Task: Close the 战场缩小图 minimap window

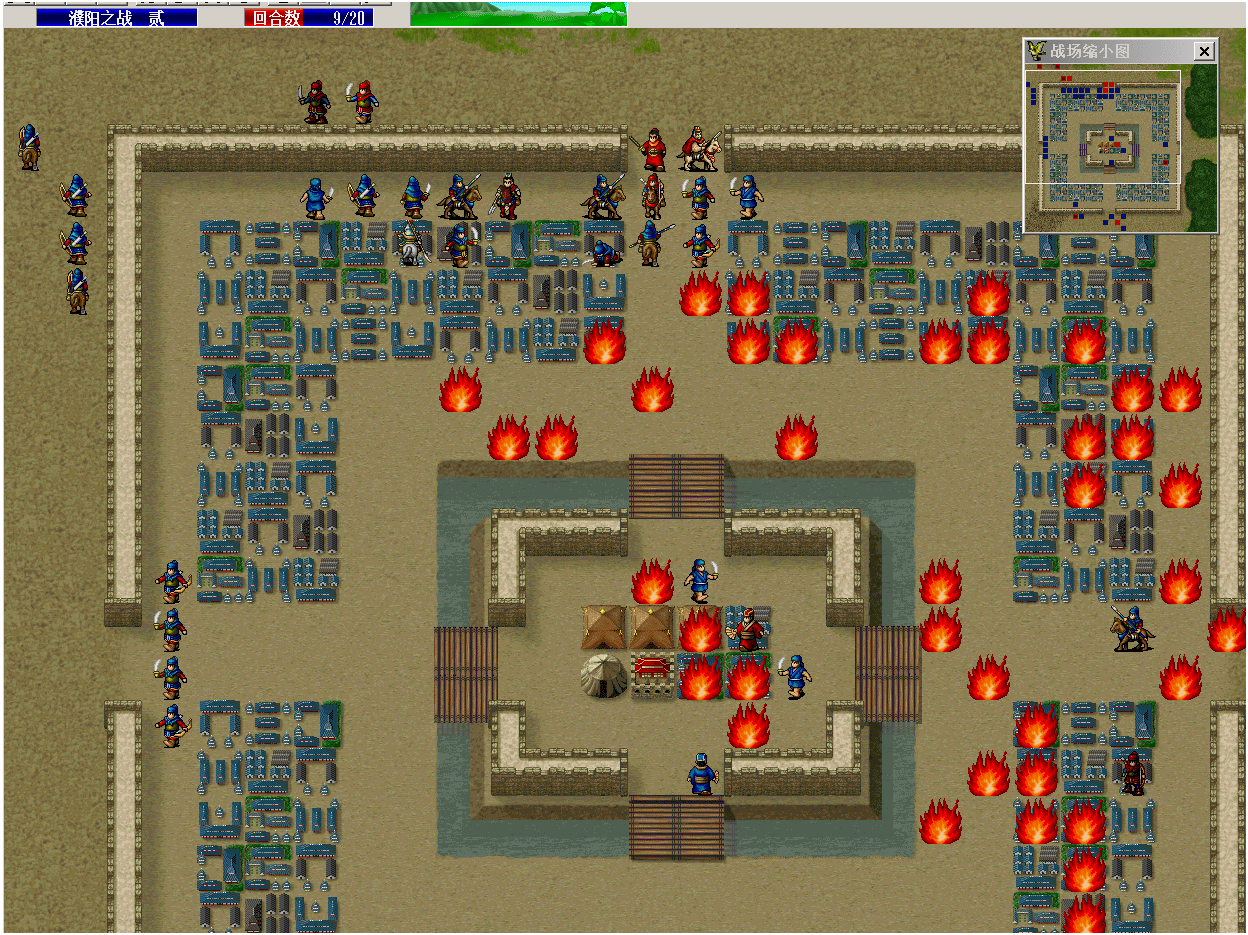Action: point(1204,51)
